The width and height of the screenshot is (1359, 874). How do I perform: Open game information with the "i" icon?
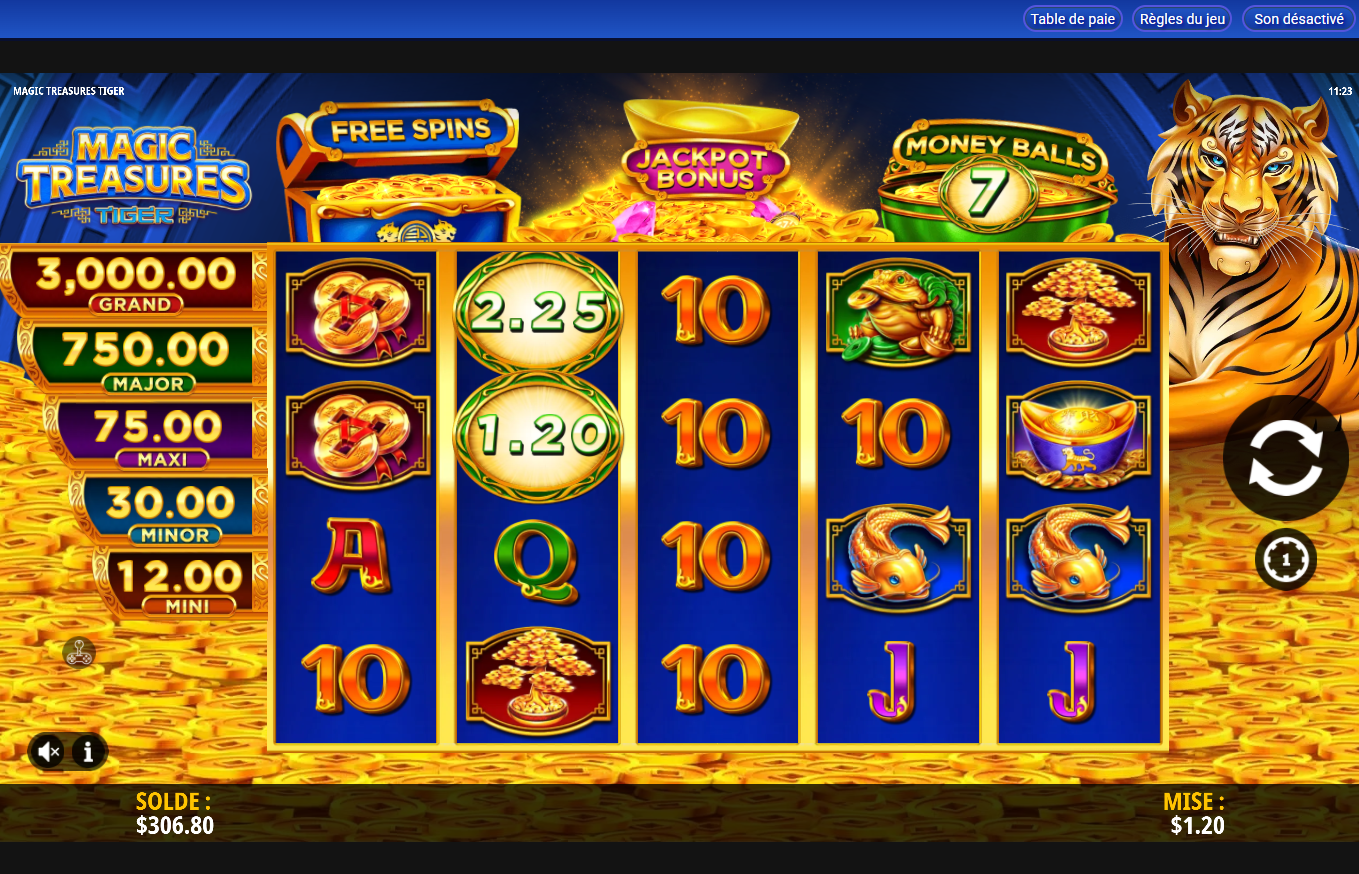[x=88, y=751]
